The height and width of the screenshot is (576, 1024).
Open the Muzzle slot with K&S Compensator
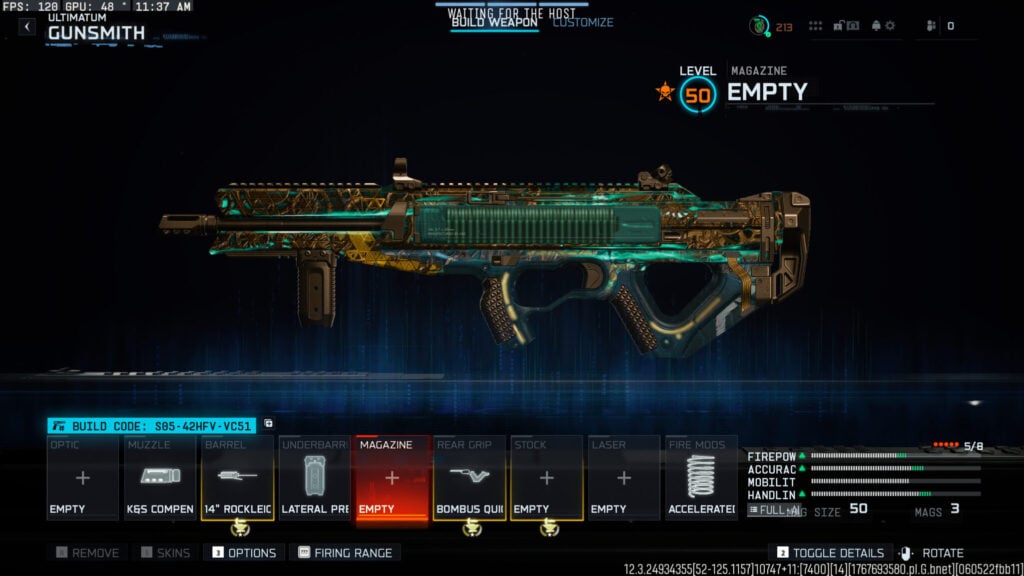[x=159, y=478]
